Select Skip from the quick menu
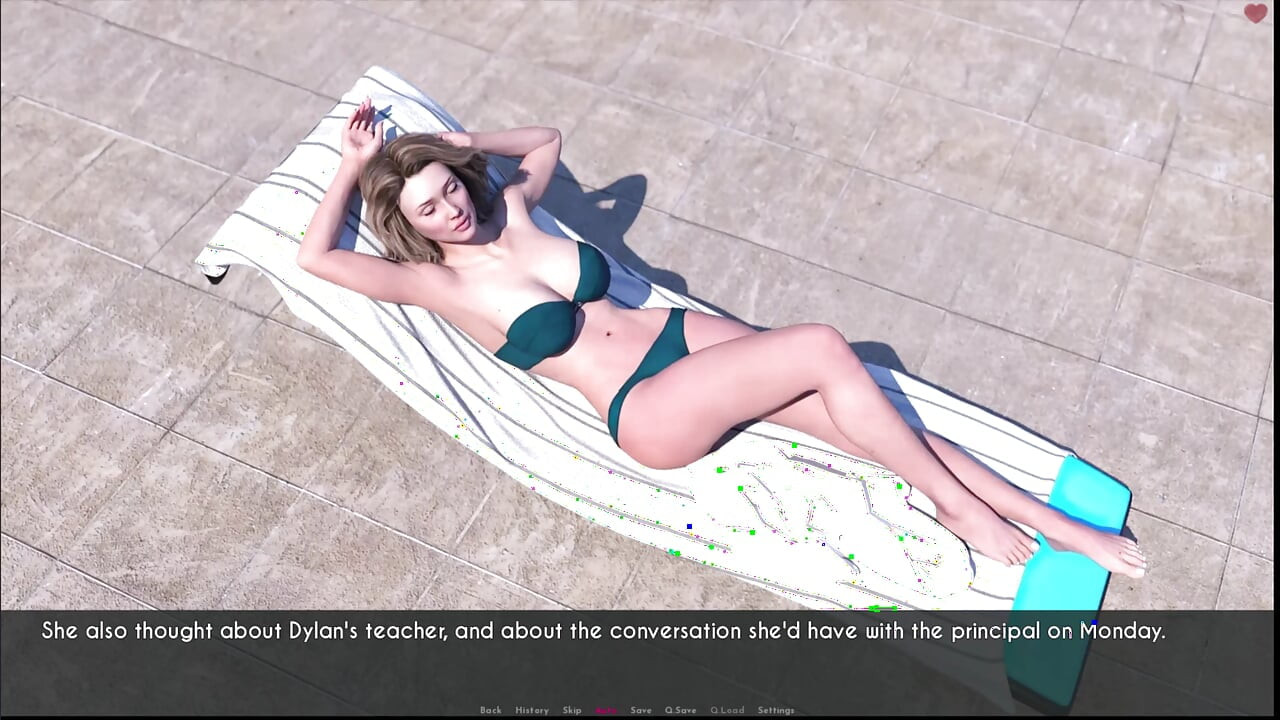The image size is (1280, 720). pyautogui.click(x=572, y=710)
